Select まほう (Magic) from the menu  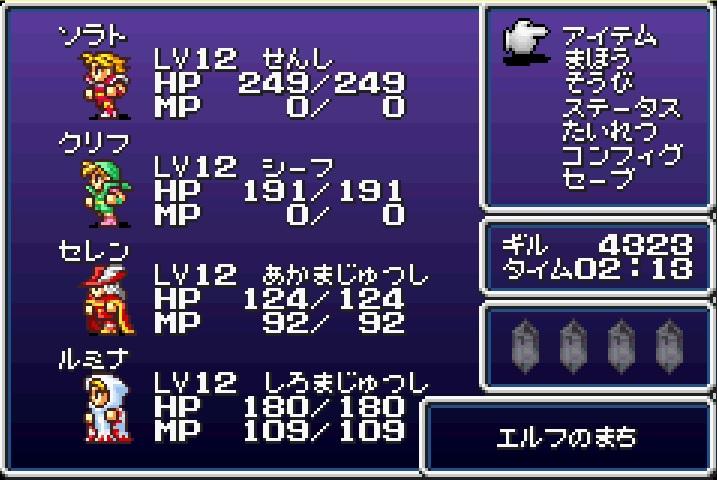tap(597, 60)
